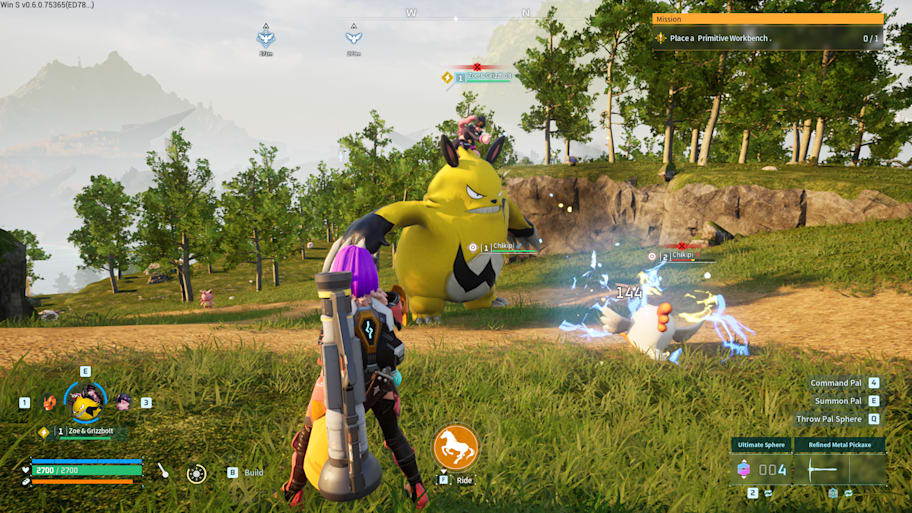Select the Summon Pal action

838,401
